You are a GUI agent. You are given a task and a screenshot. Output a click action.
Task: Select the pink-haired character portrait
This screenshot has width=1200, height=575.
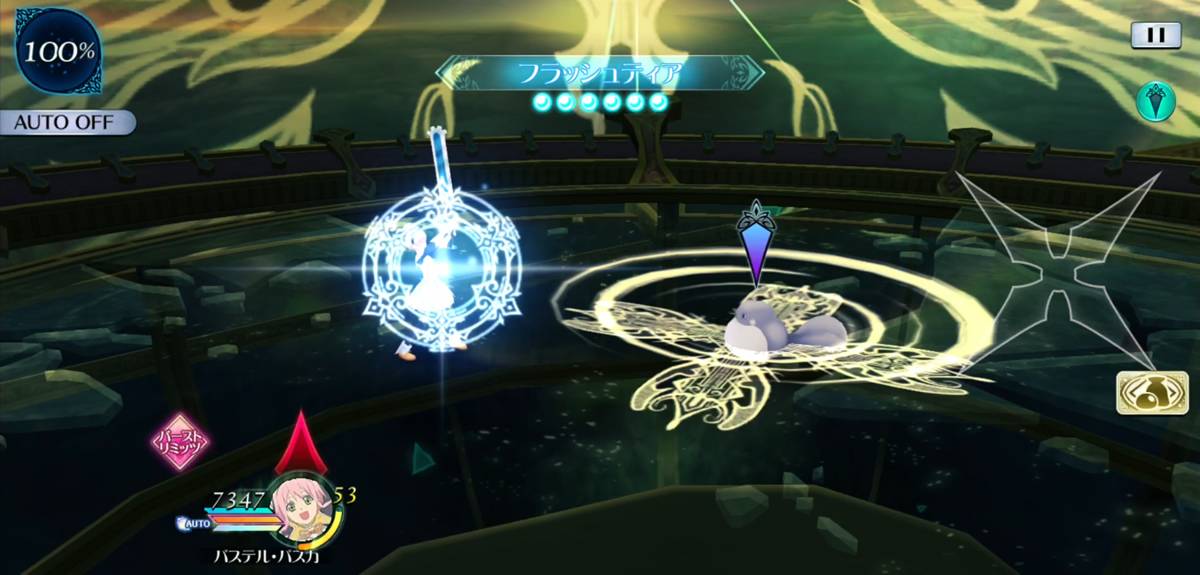pyautogui.click(x=301, y=508)
